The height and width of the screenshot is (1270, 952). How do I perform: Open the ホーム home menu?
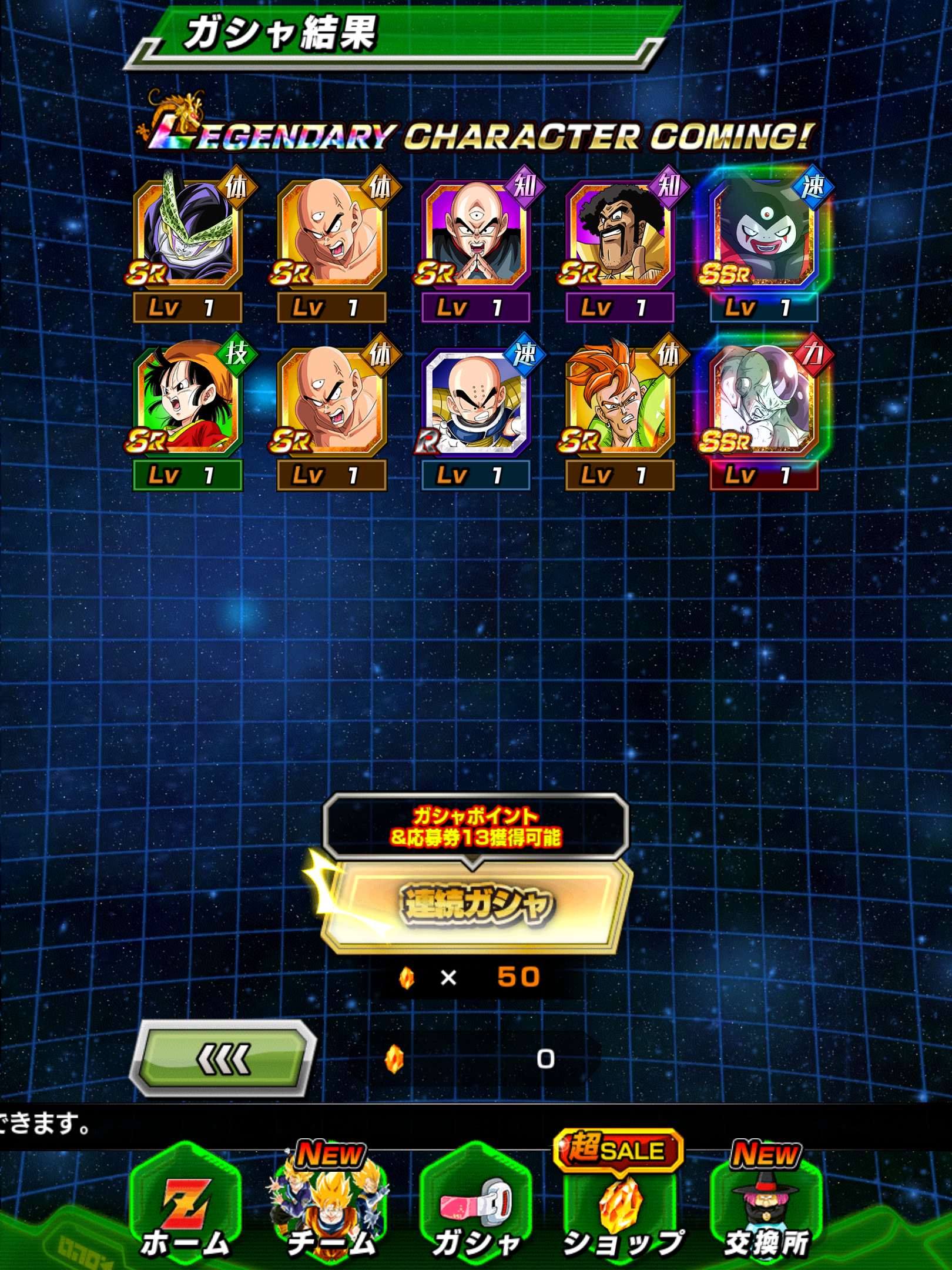pyautogui.click(x=185, y=1205)
